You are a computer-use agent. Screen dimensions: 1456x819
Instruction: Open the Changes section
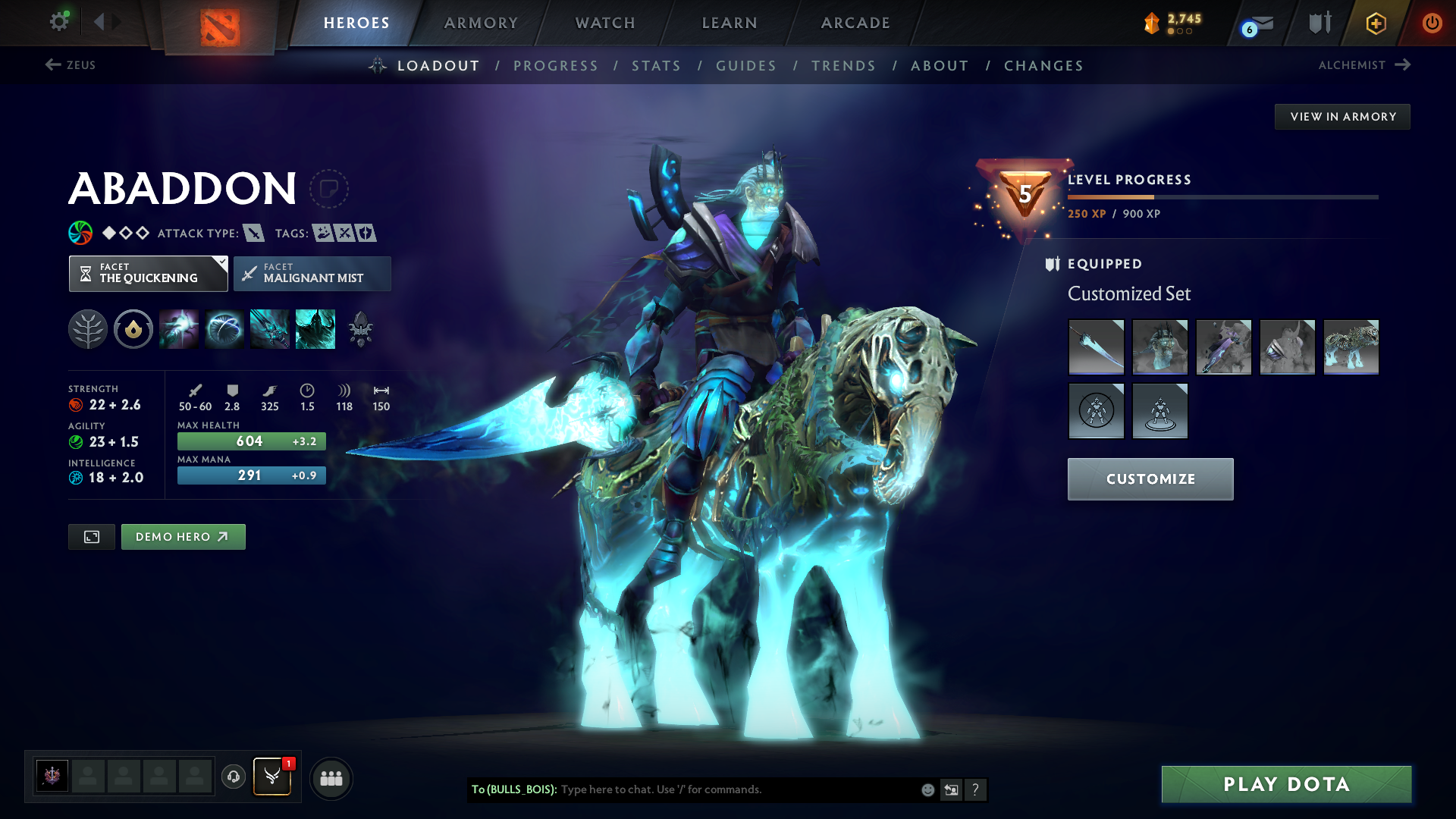pyautogui.click(x=1043, y=66)
